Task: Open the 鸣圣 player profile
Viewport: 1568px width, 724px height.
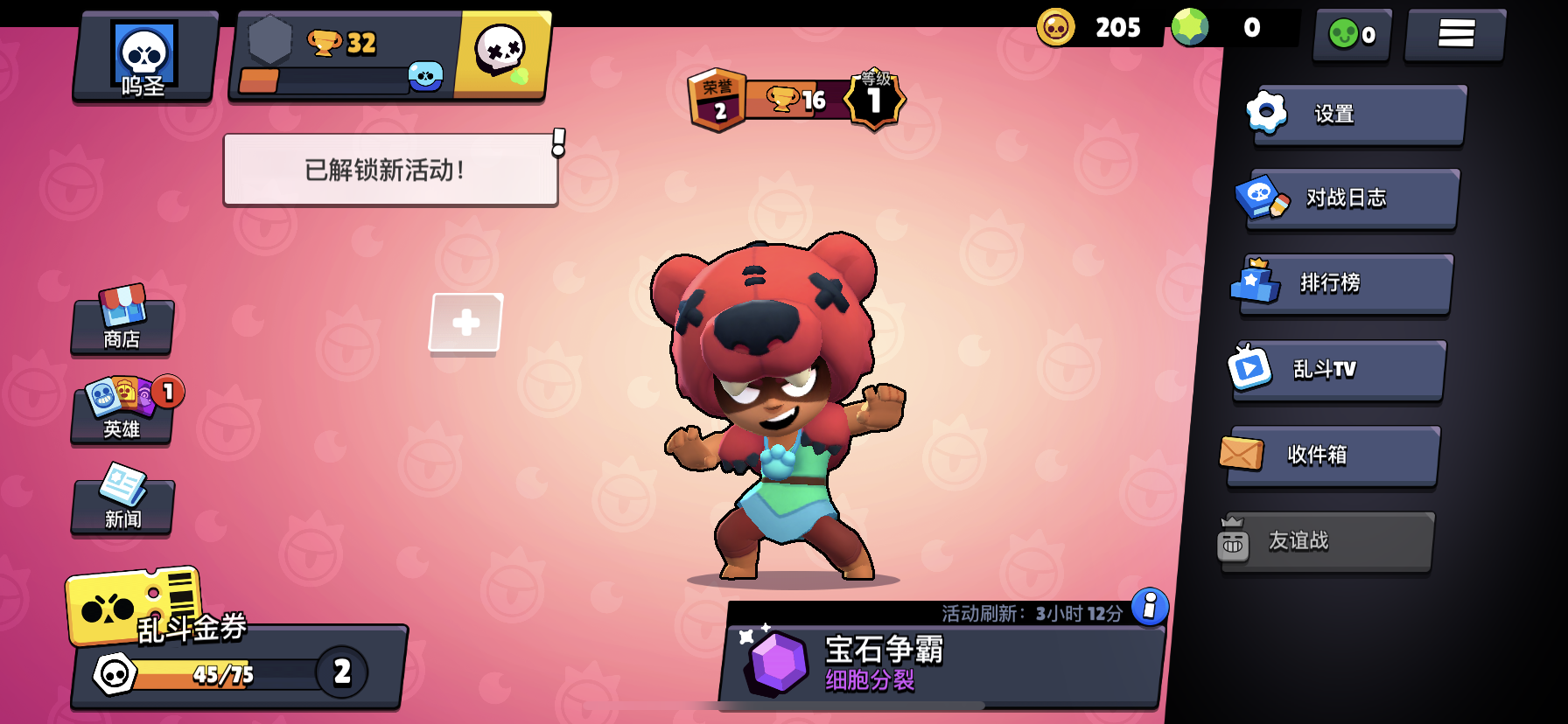Action: [144, 58]
